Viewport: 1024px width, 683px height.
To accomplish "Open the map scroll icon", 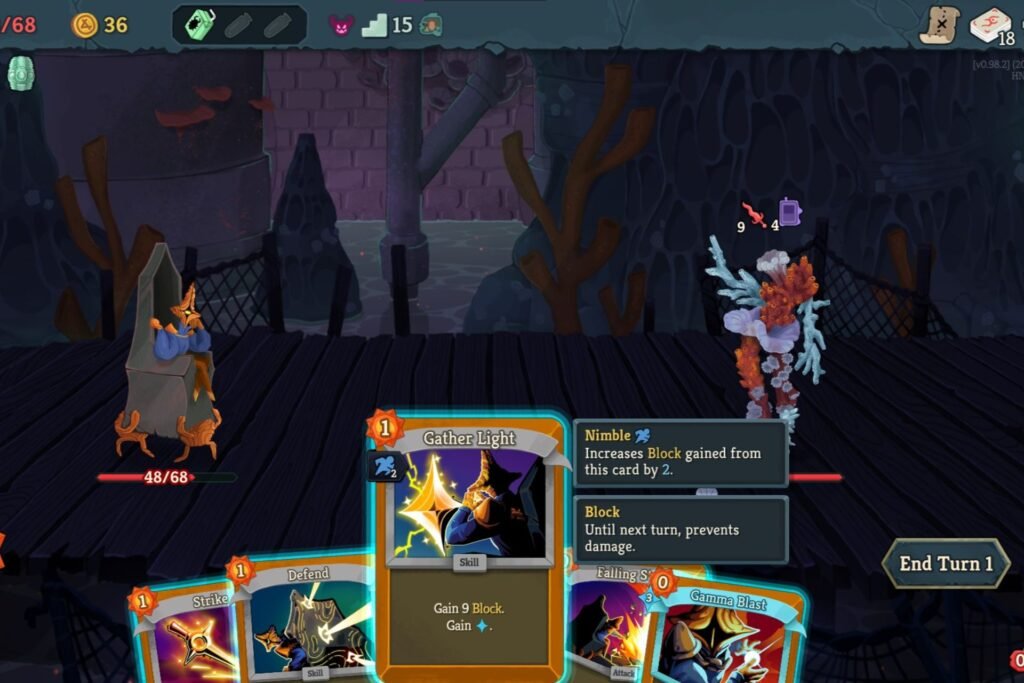I will coord(939,25).
